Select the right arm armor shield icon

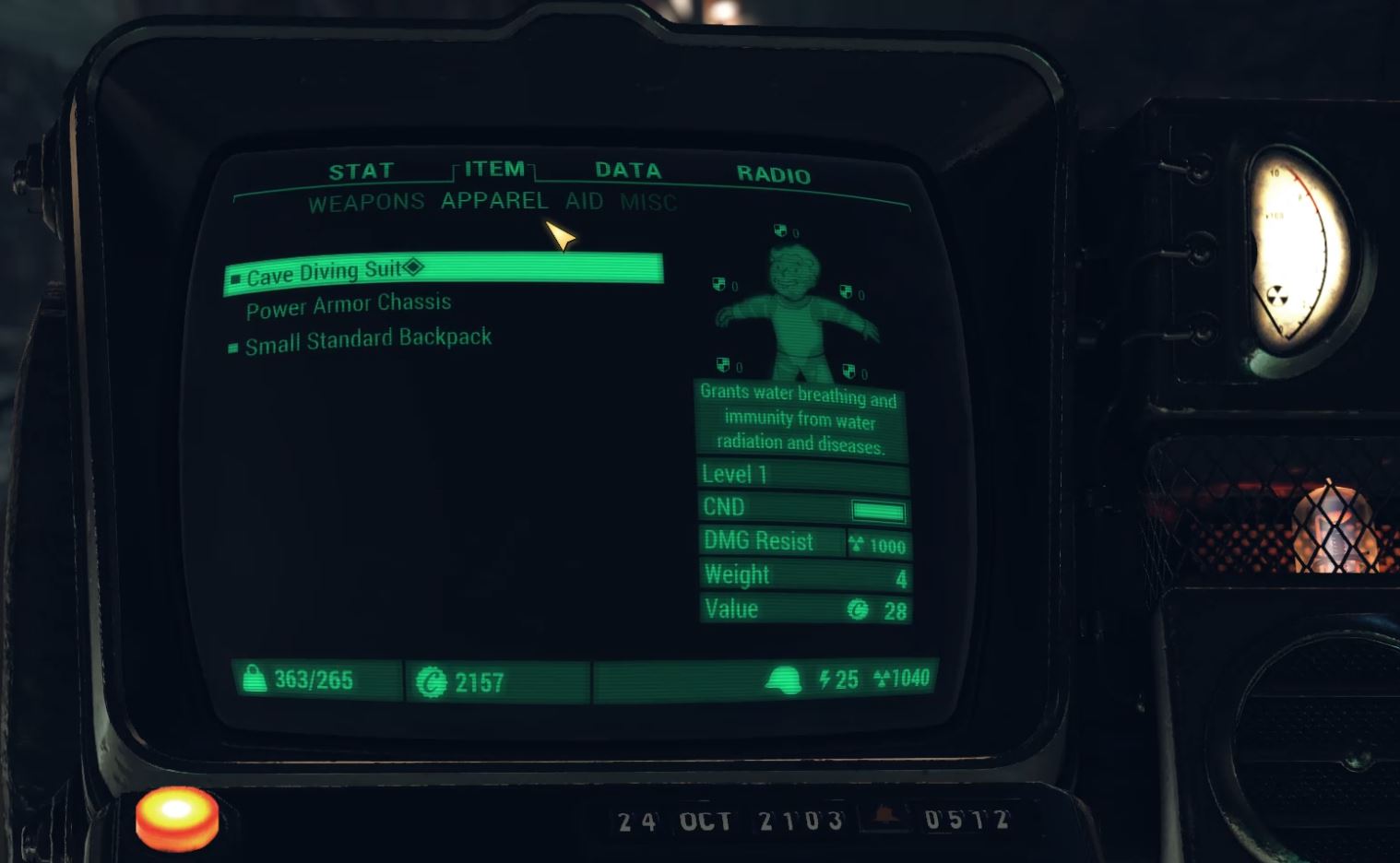click(845, 293)
